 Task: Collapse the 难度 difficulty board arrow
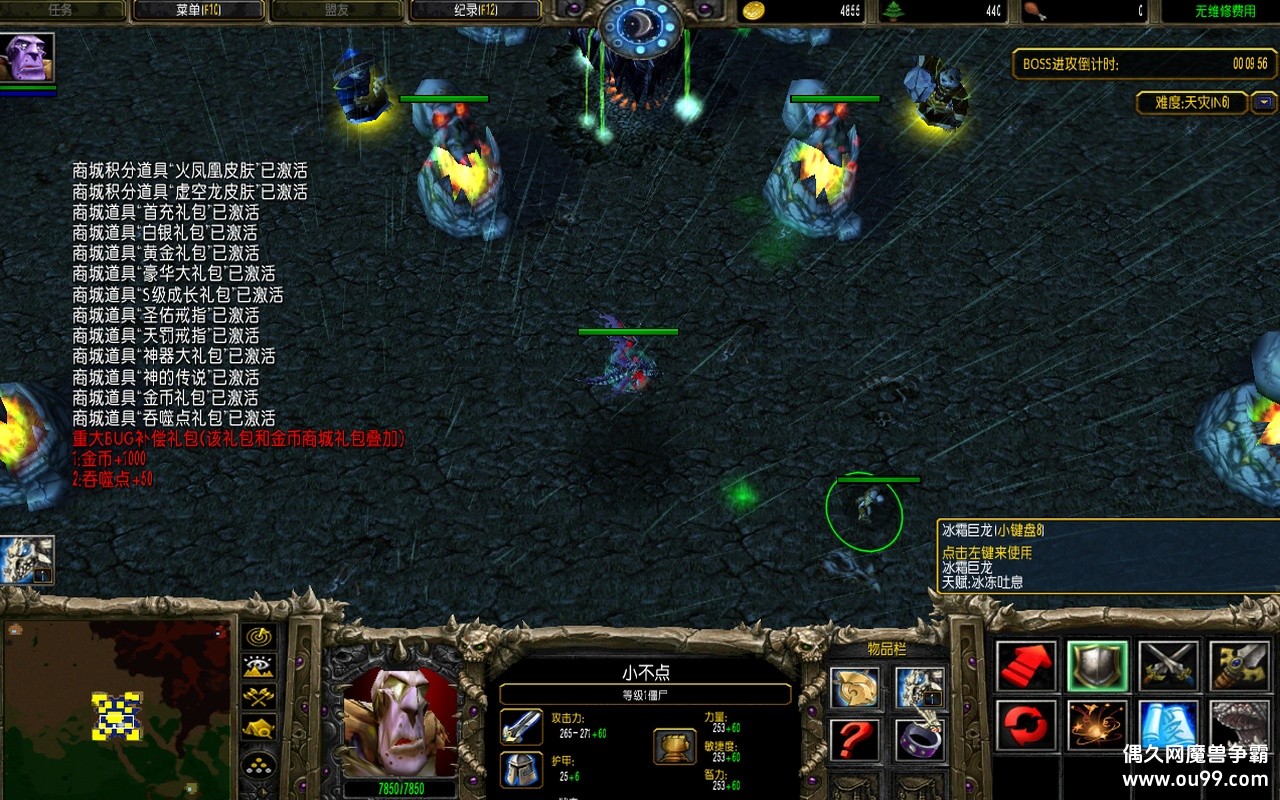point(1265,102)
